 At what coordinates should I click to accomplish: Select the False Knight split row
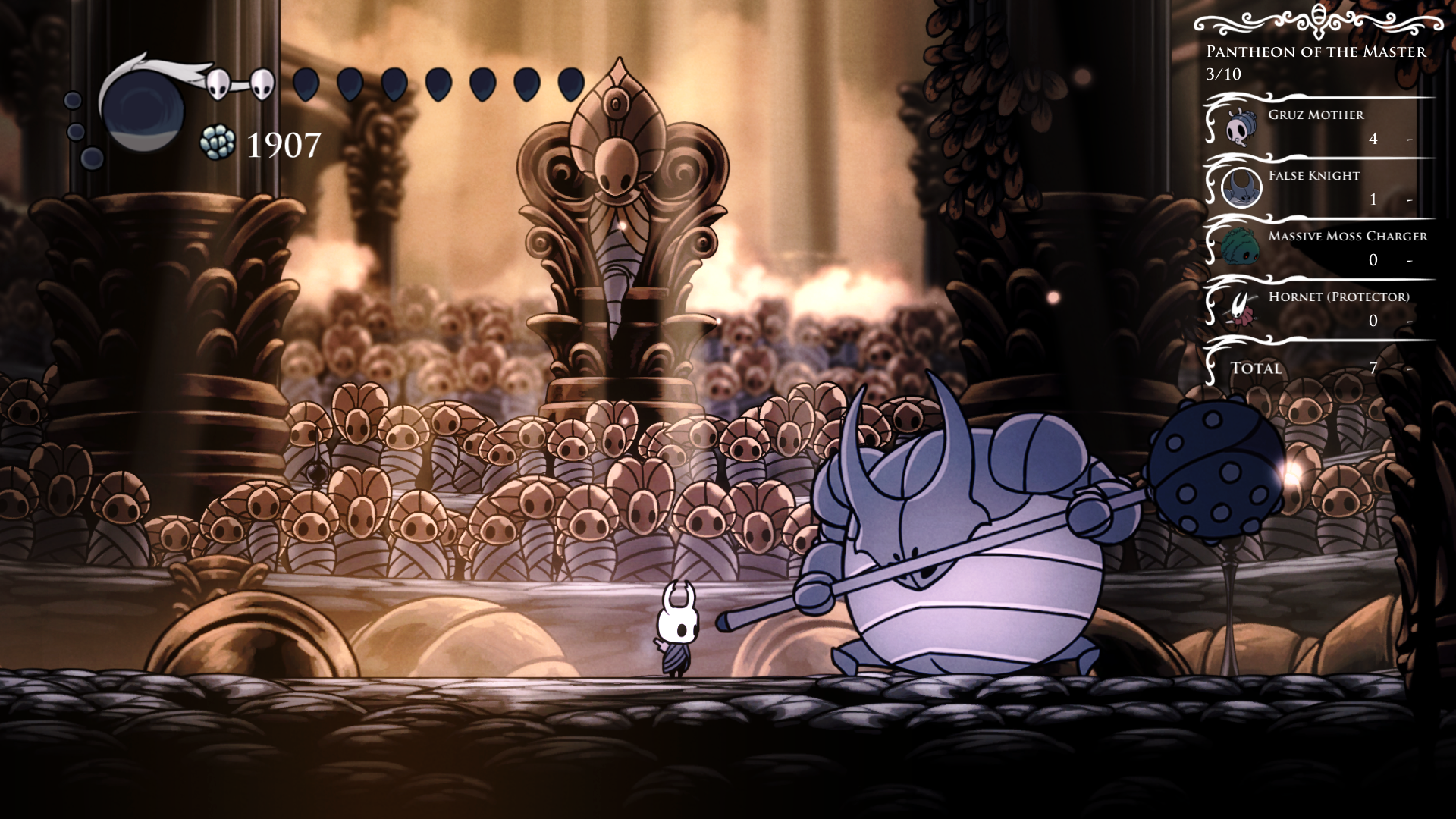1318,187
